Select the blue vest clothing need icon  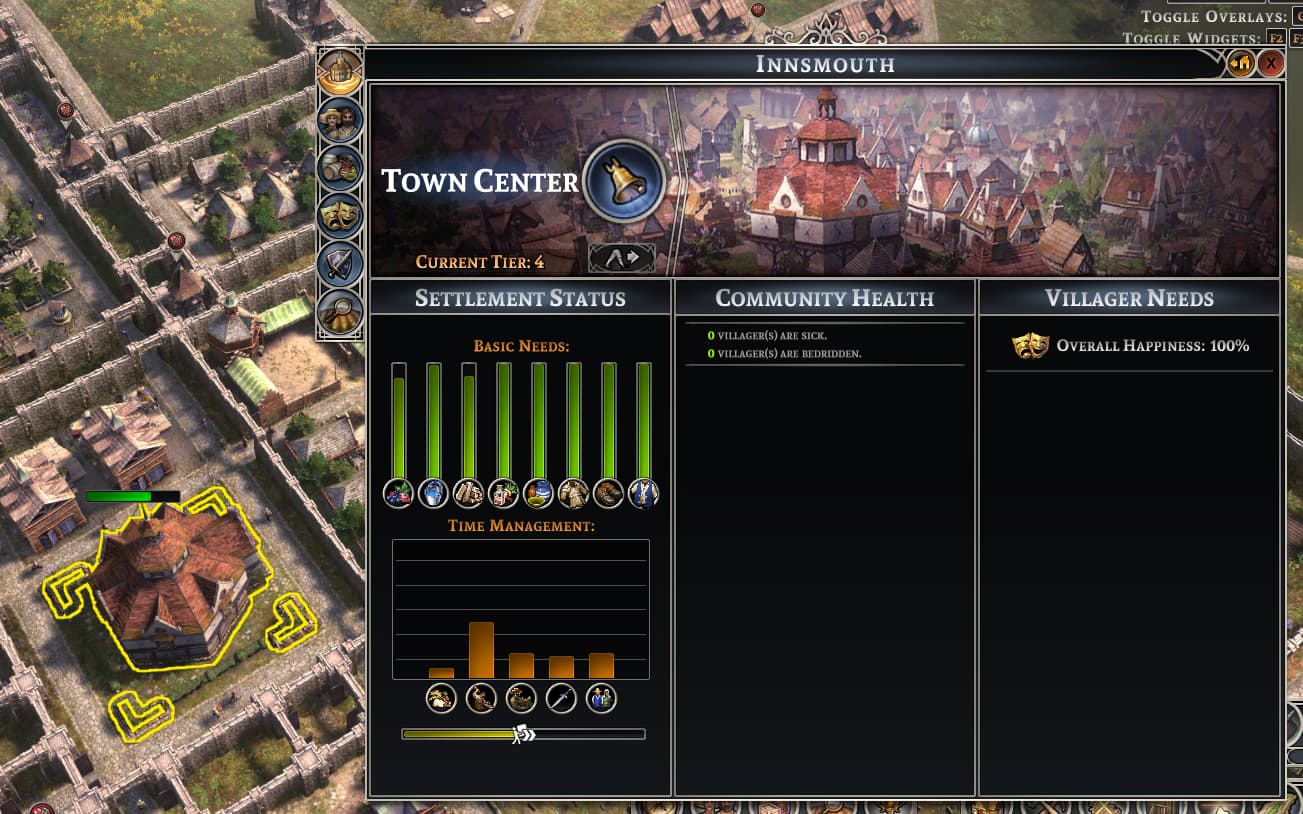pyautogui.click(x=643, y=493)
